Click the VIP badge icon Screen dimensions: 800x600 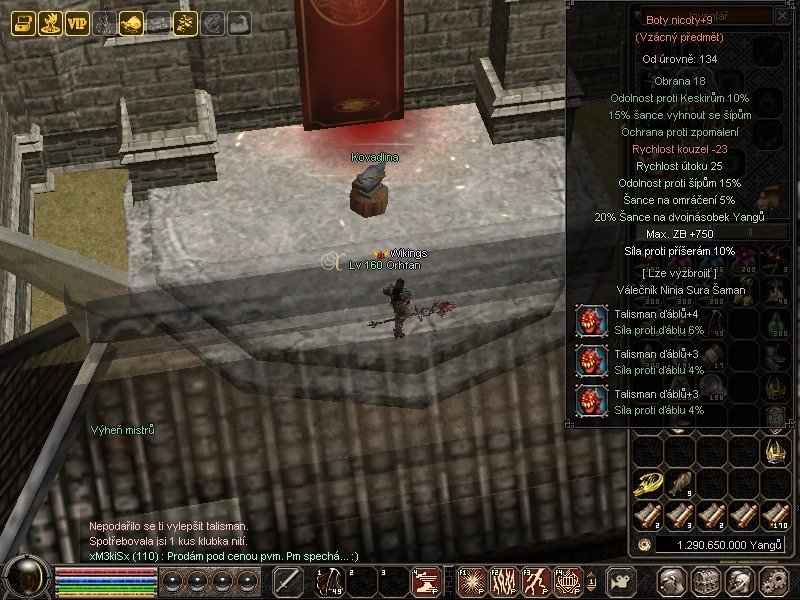point(77,22)
